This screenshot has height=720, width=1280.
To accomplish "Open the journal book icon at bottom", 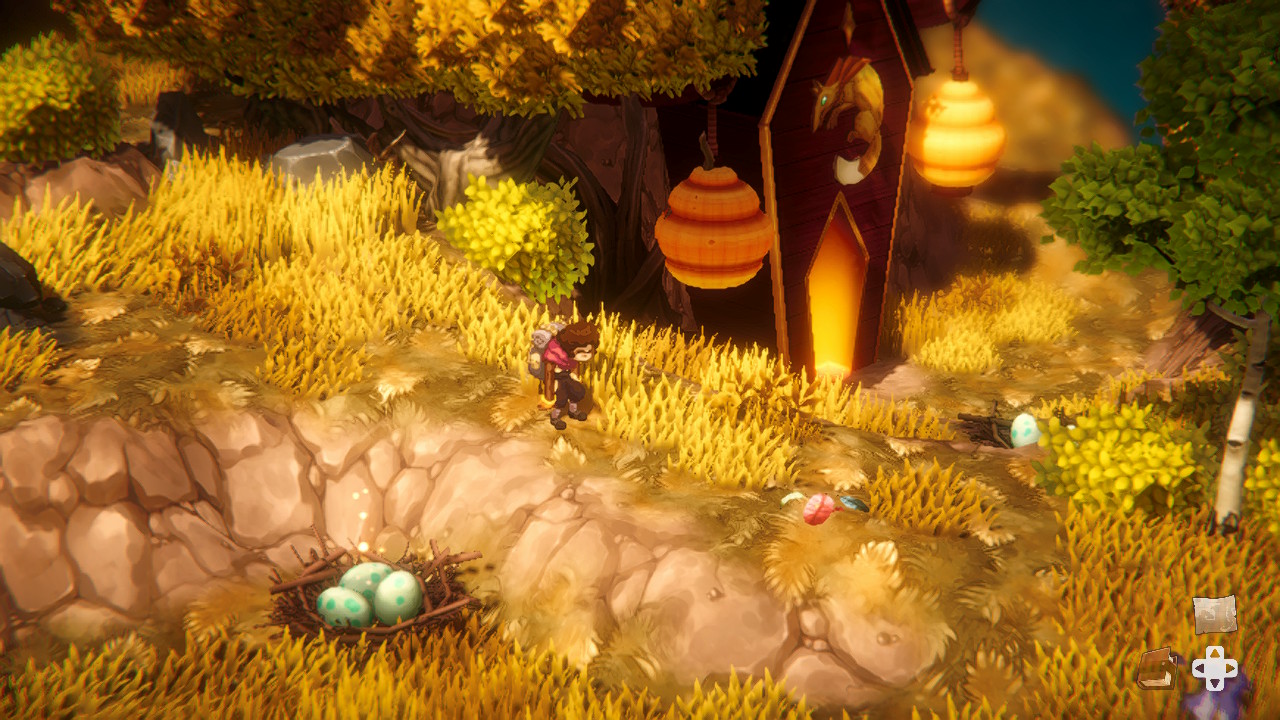I will pos(1158,670).
